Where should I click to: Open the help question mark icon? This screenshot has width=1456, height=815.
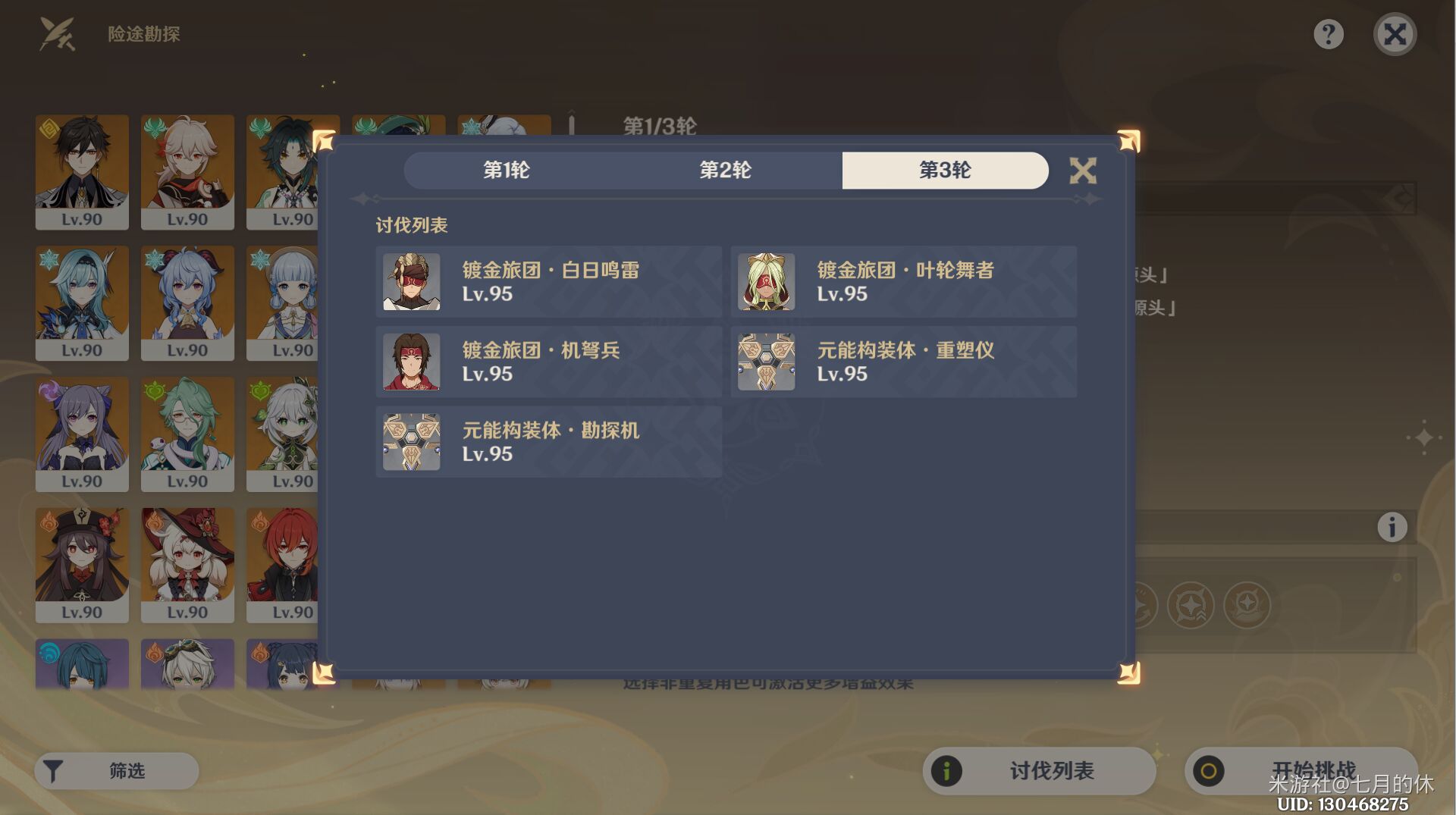click(1329, 34)
